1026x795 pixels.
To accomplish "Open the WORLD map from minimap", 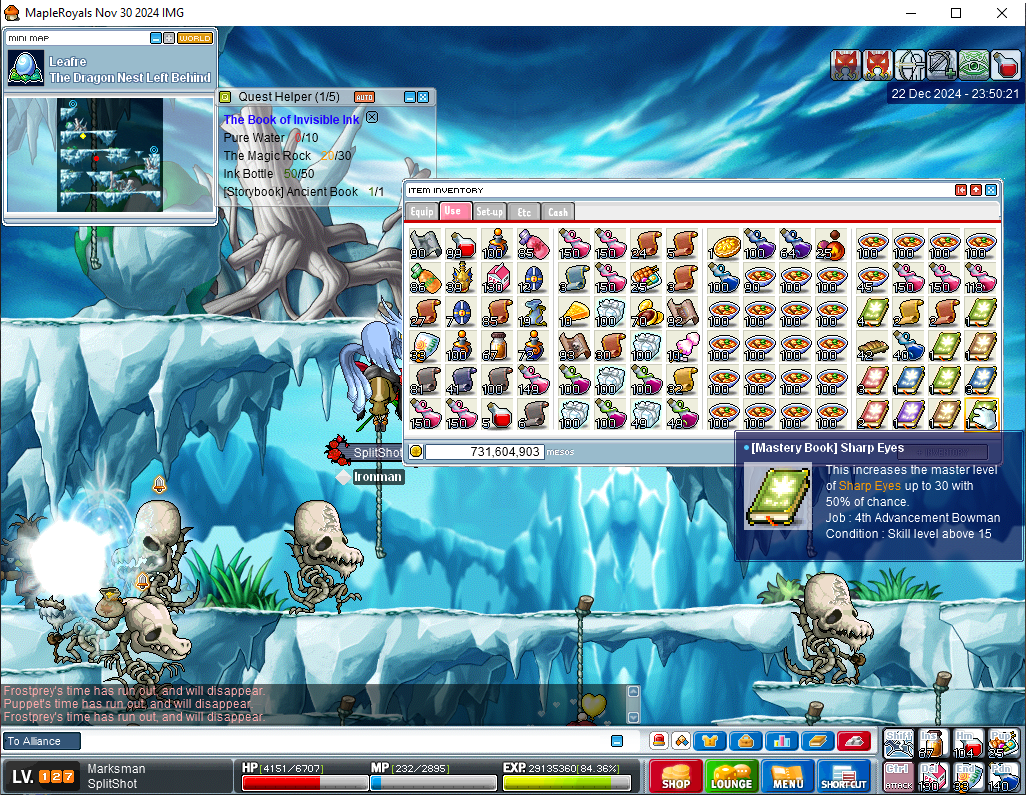I will coord(194,38).
